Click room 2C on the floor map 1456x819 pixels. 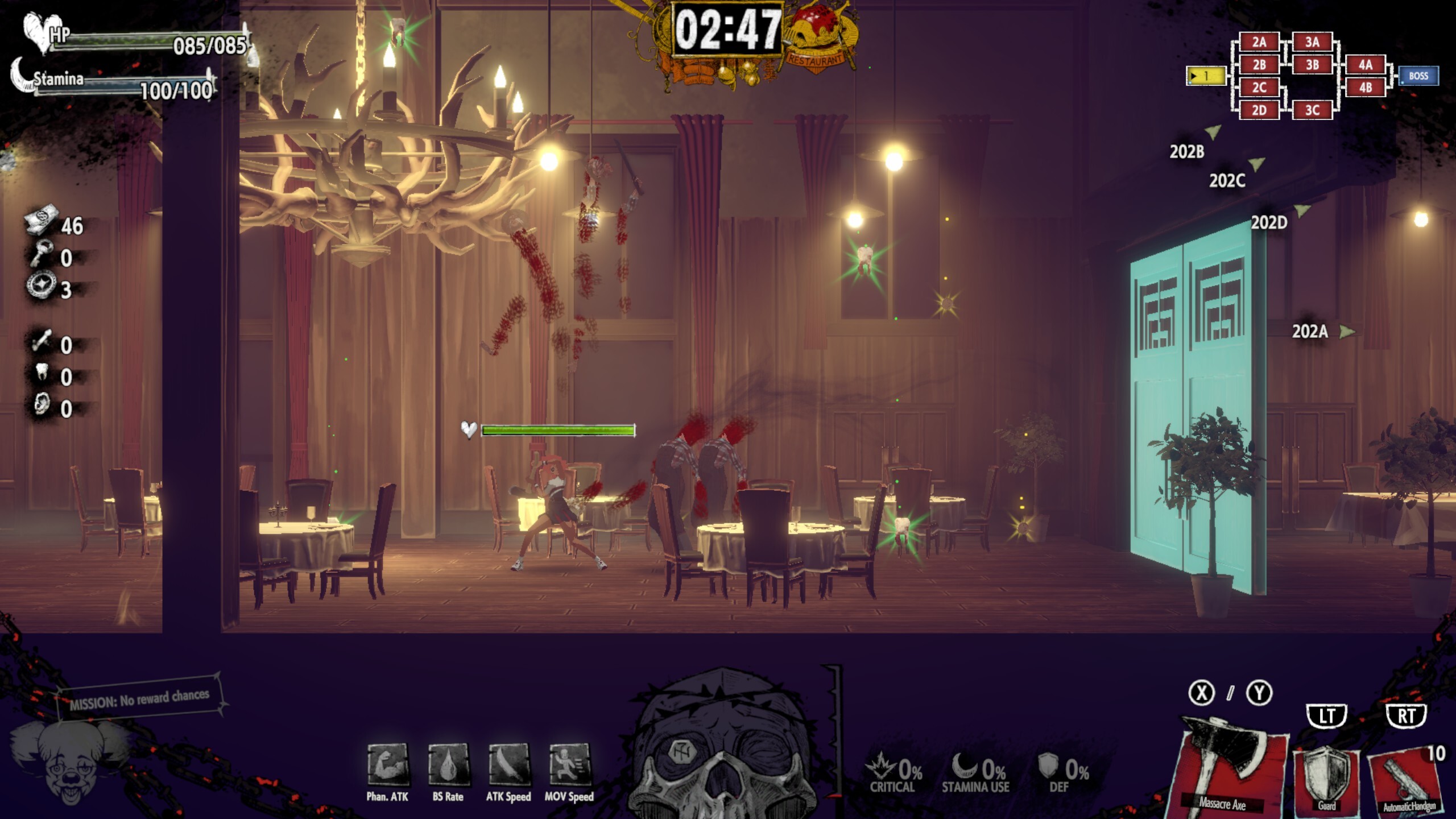point(1259,88)
